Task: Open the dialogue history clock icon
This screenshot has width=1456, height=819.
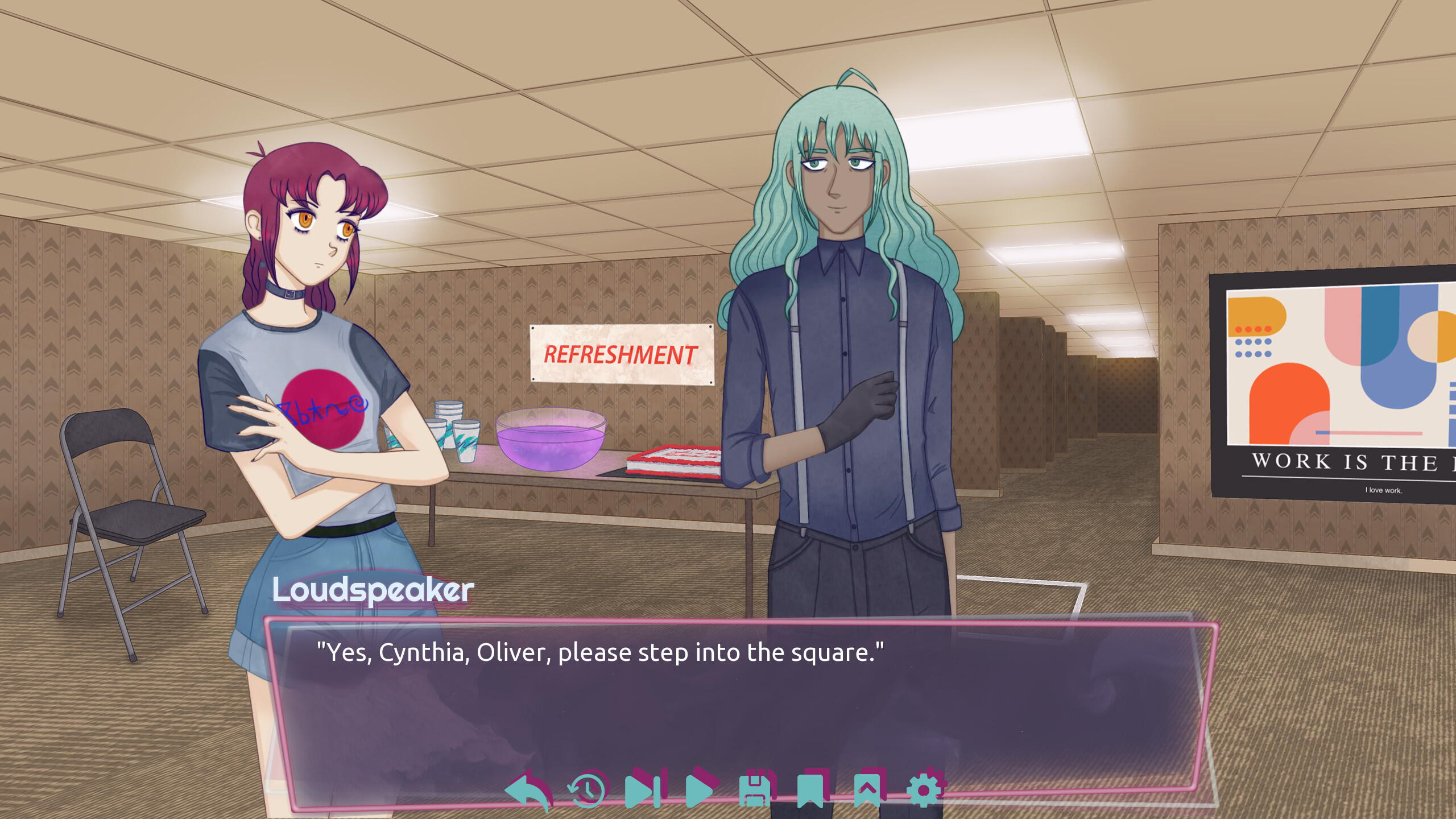Action: coord(588,789)
